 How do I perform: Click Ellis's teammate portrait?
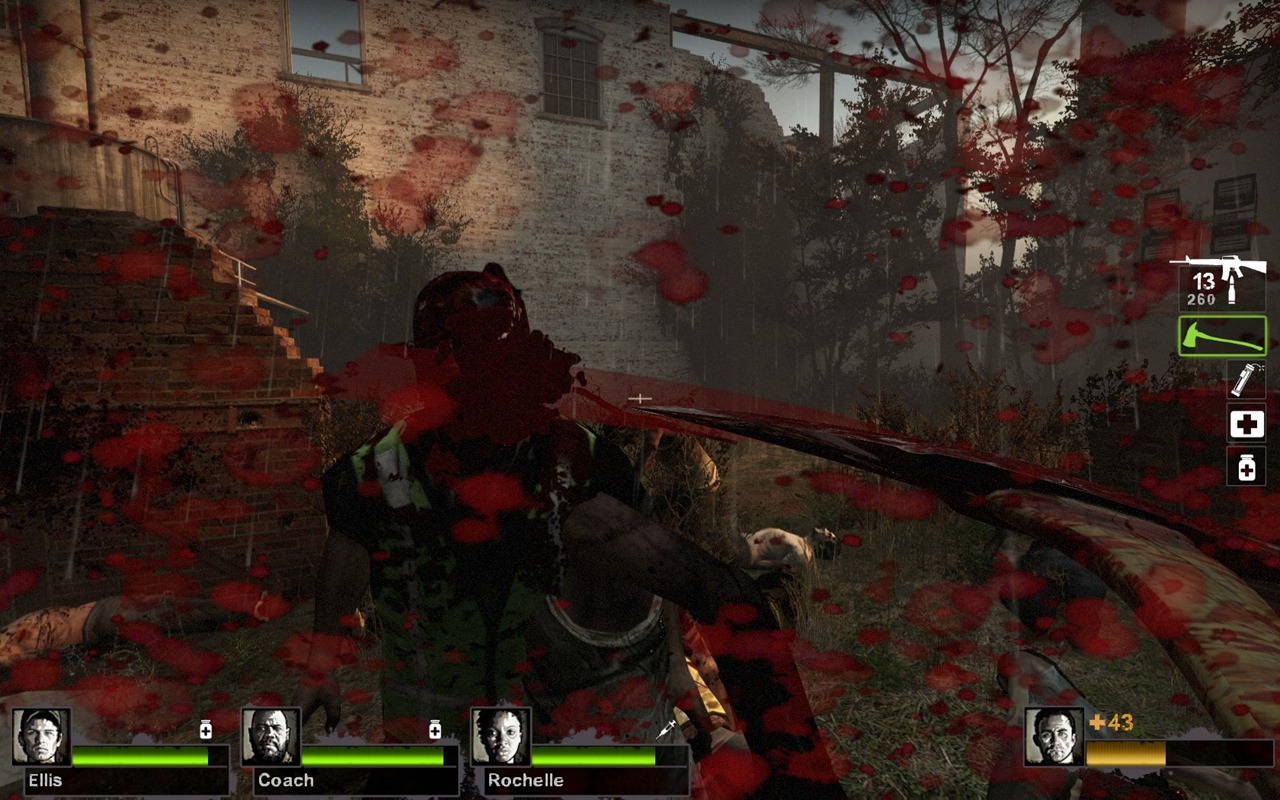tap(41, 736)
